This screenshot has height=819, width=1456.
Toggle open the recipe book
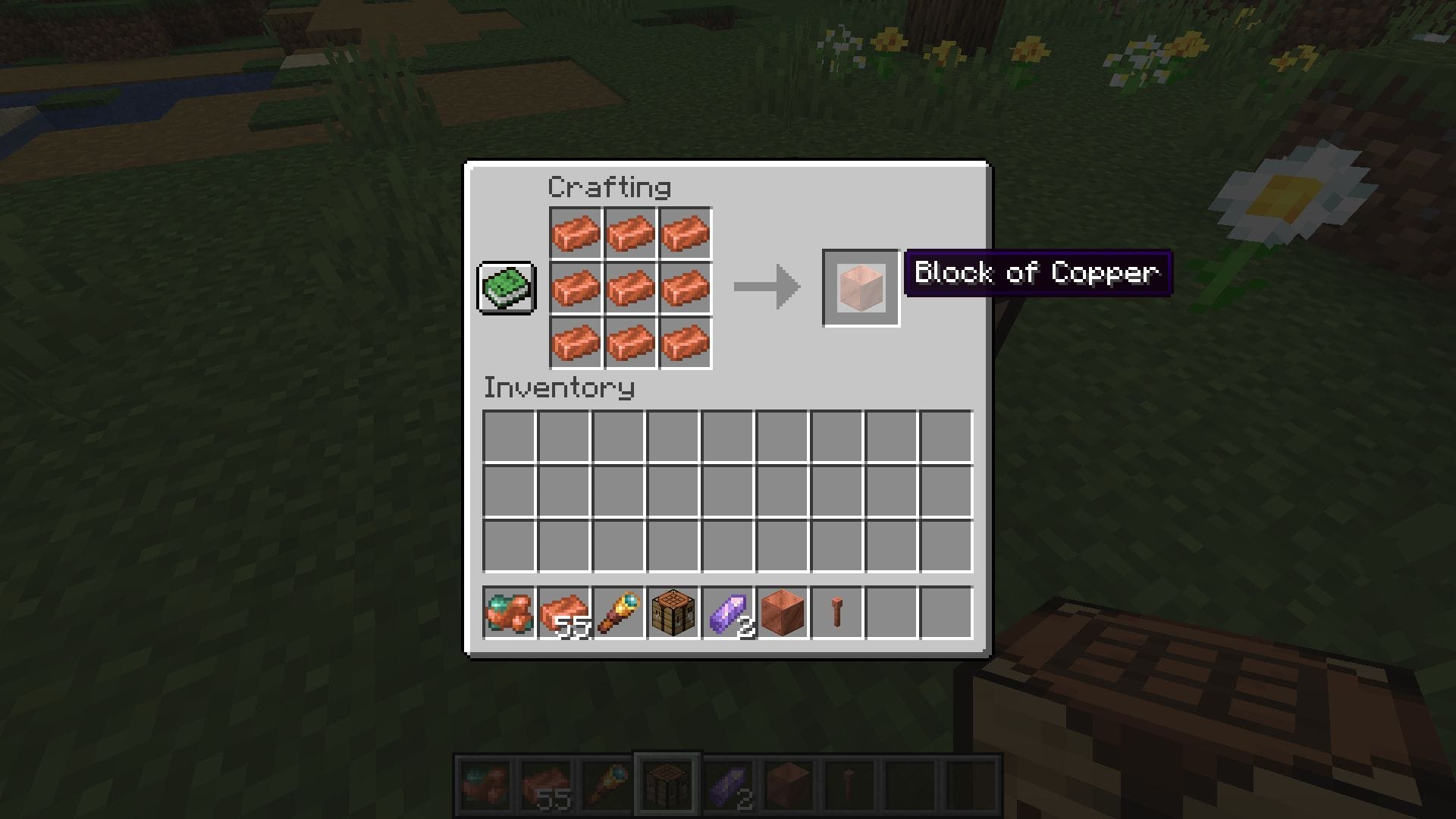pyautogui.click(x=507, y=288)
